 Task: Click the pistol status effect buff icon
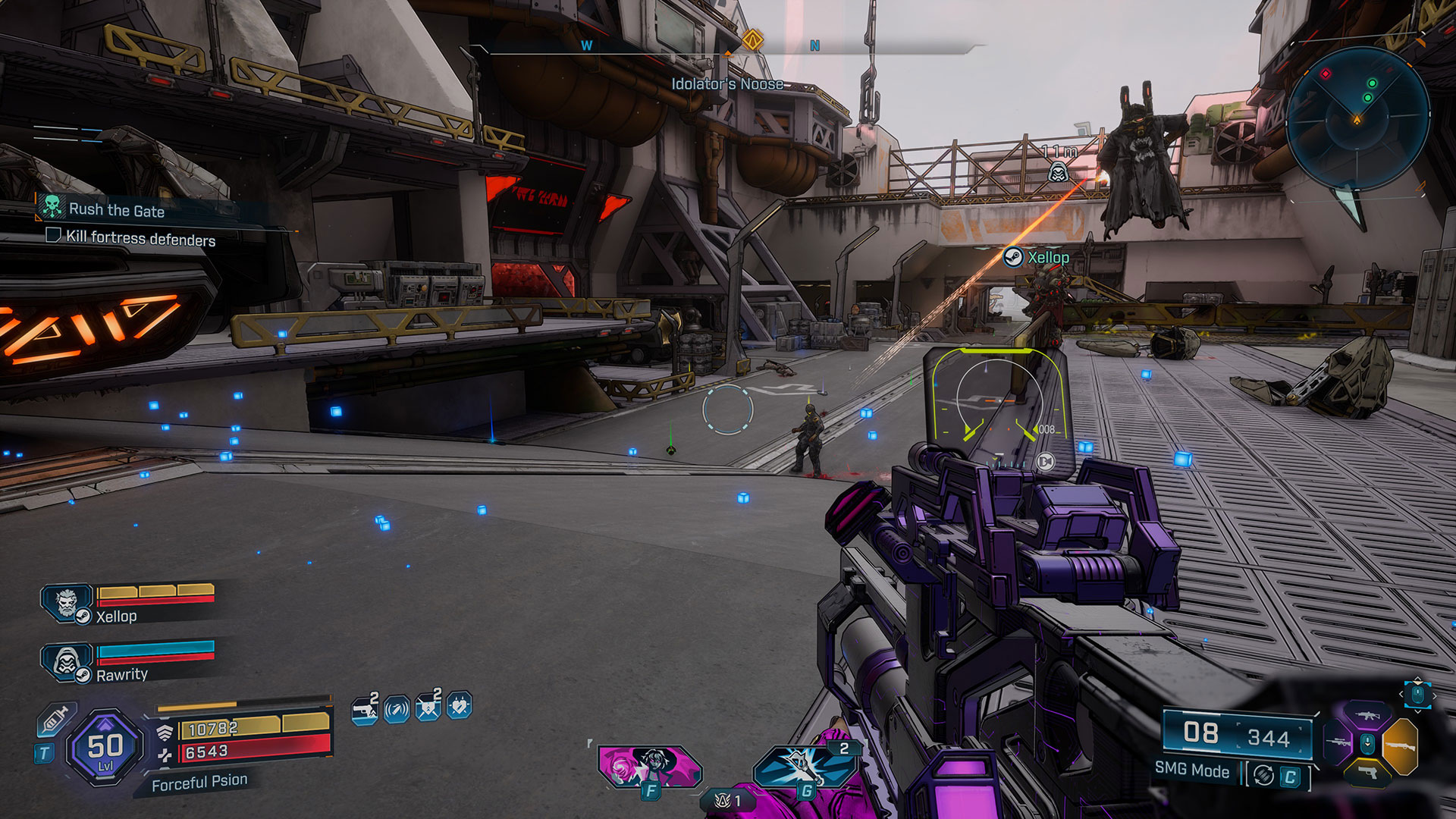[365, 709]
